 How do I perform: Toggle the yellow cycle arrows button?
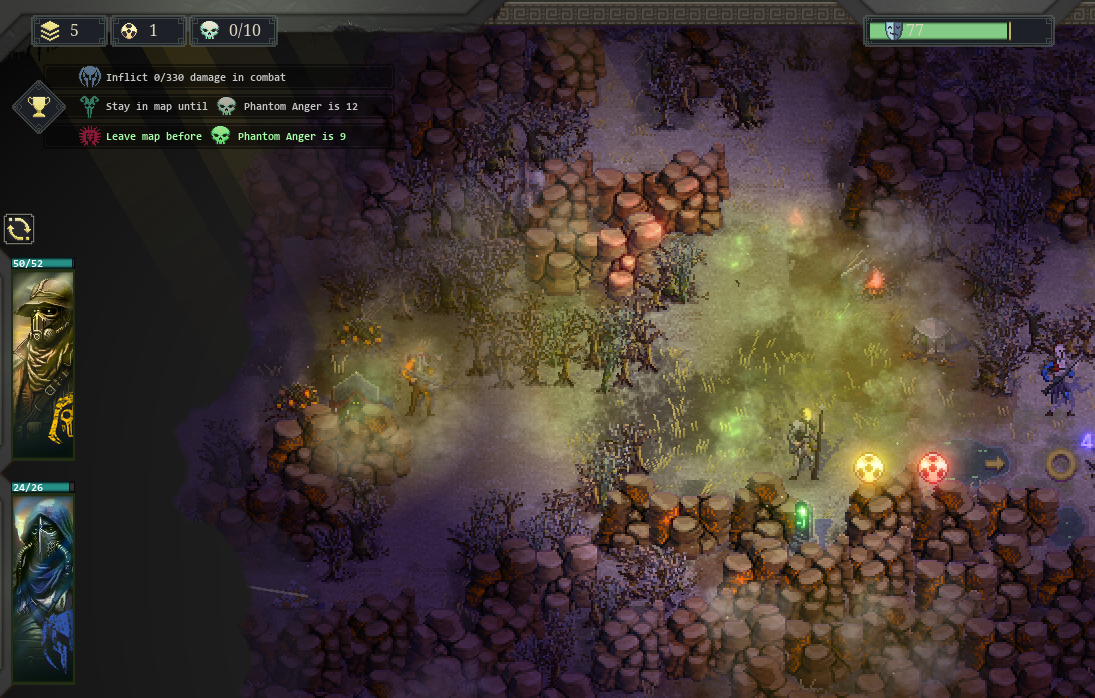click(x=19, y=229)
